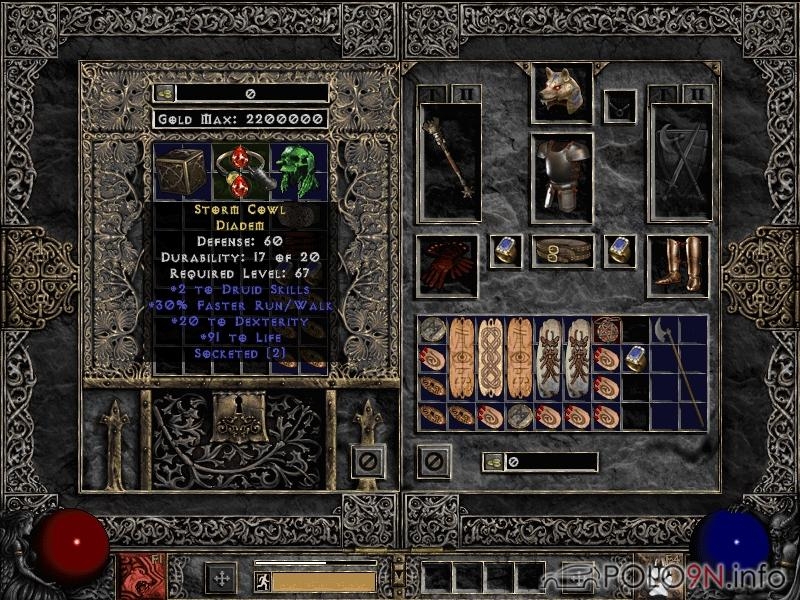800x600 pixels.
Task: Select the equipped bronze boots
Action: pos(678,264)
